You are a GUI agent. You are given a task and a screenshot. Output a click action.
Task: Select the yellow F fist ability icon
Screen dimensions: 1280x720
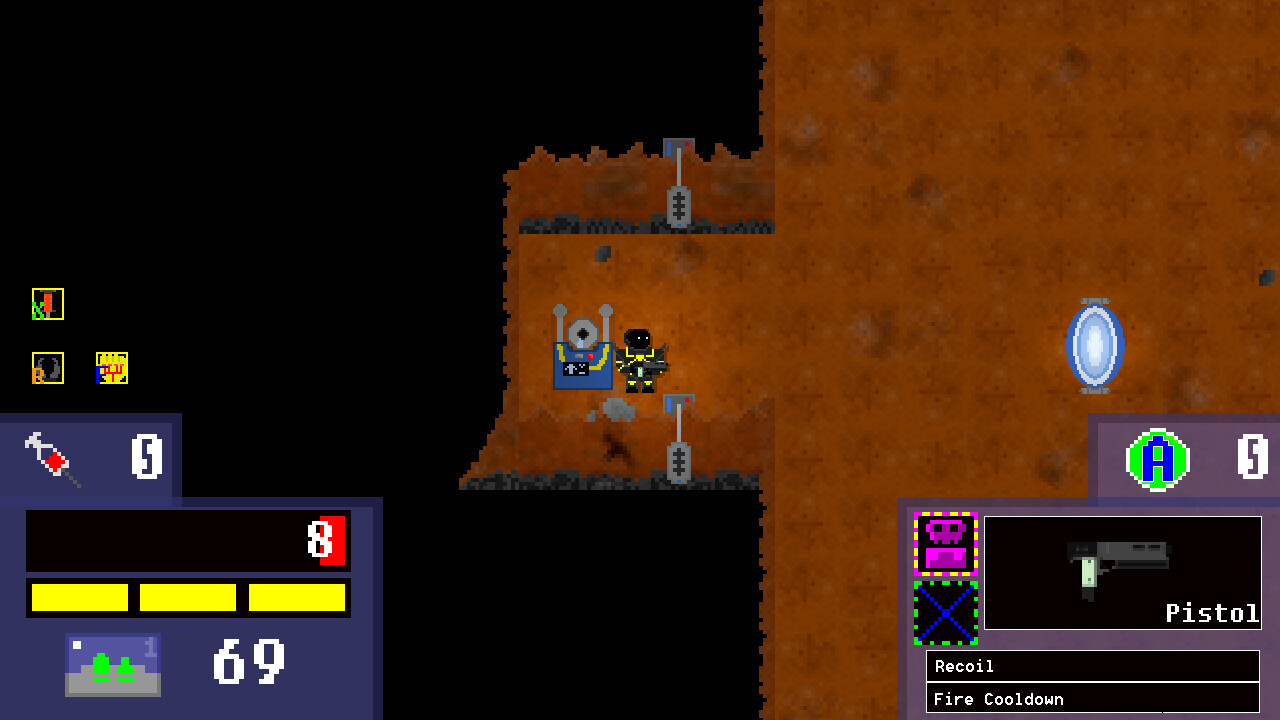click(110, 367)
